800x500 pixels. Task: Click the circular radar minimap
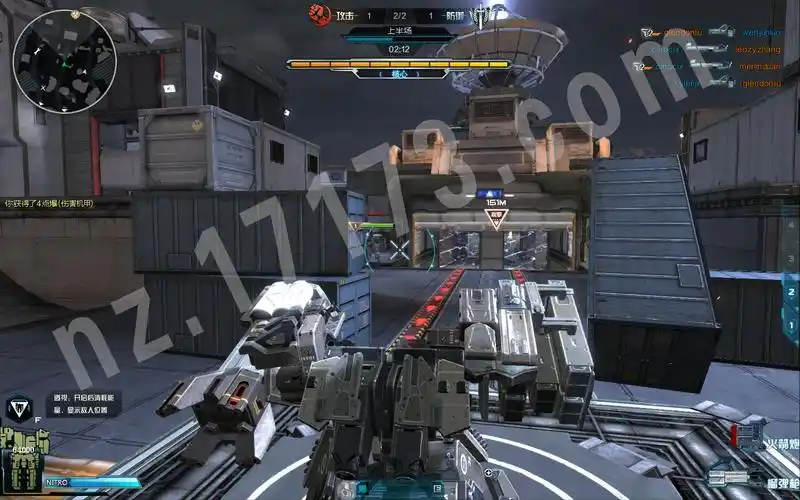click(x=64, y=62)
